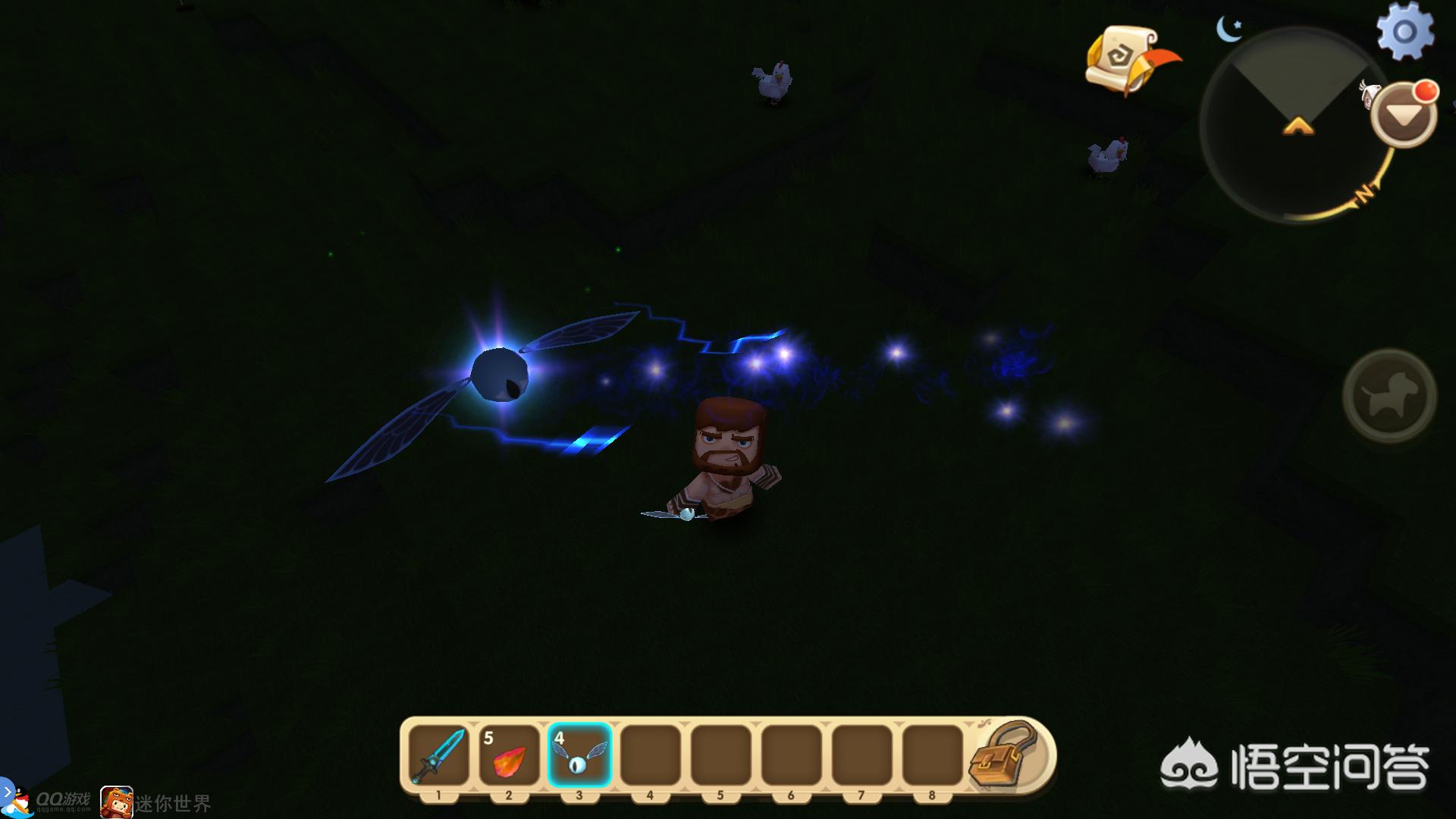Tap the horse mount button
The image size is (1456, 819).
[x=1389, y=395]
